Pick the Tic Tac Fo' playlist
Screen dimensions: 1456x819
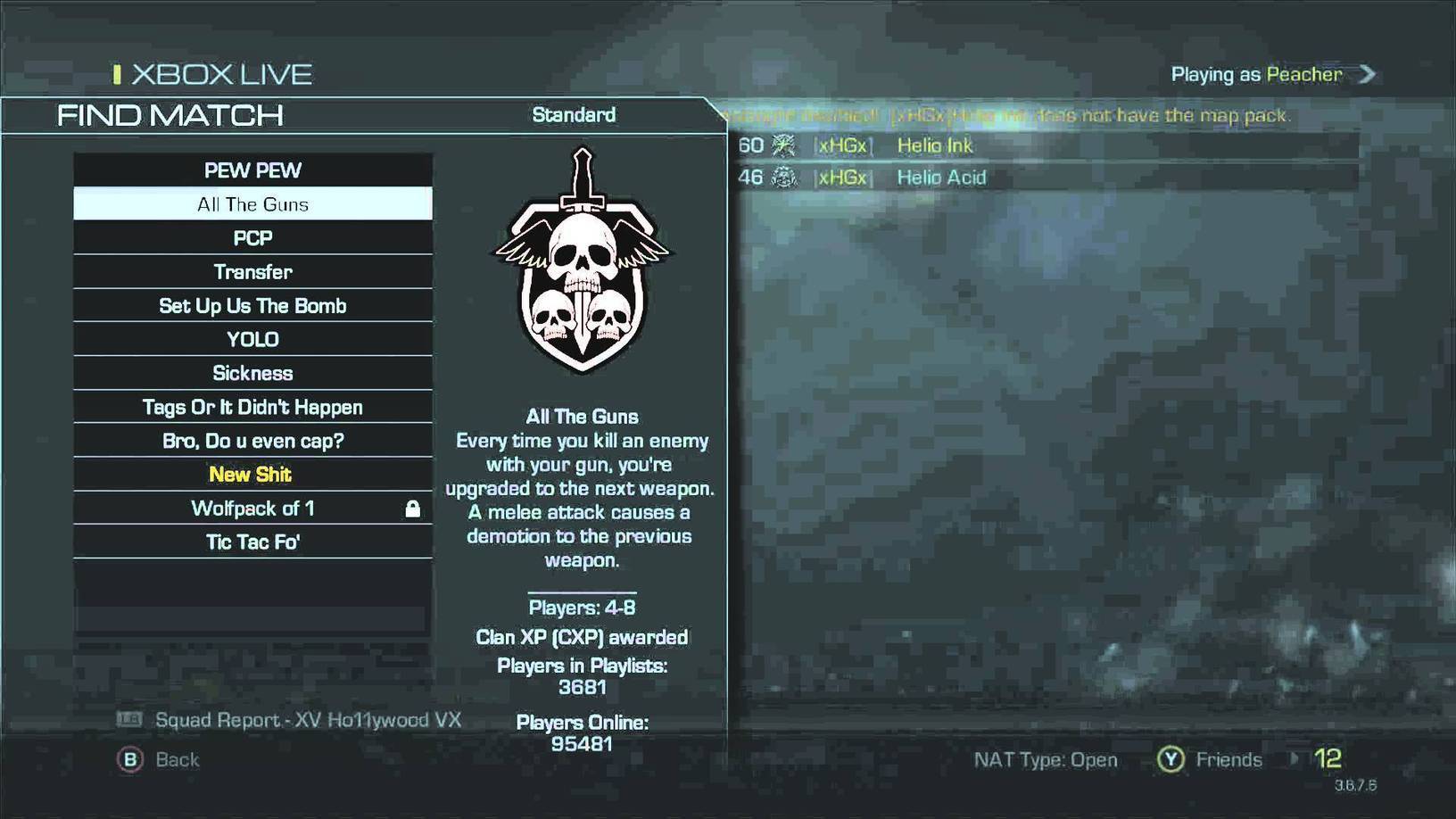click(252, 542)
